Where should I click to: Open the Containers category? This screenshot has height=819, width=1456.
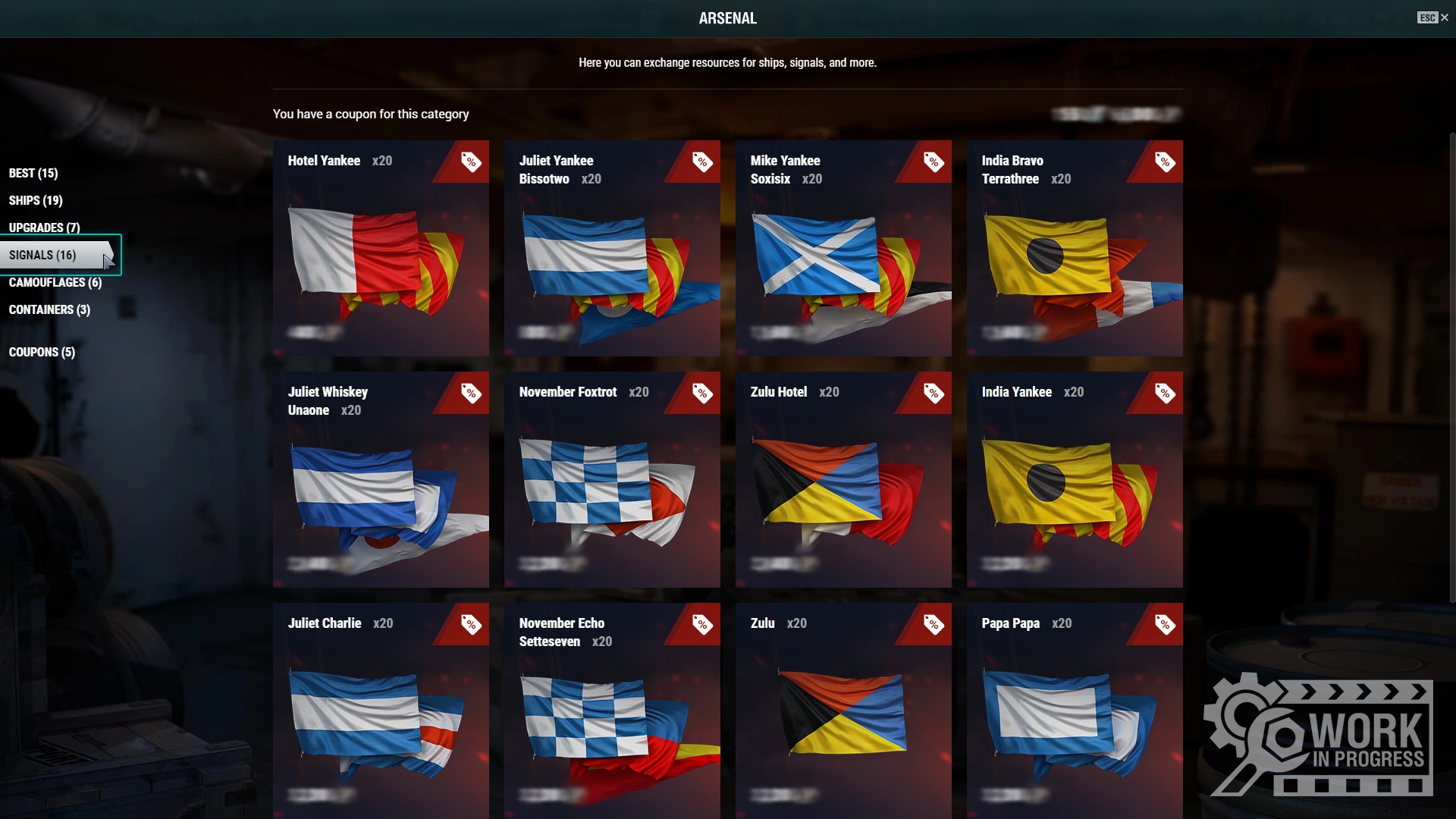click(49, 309)
